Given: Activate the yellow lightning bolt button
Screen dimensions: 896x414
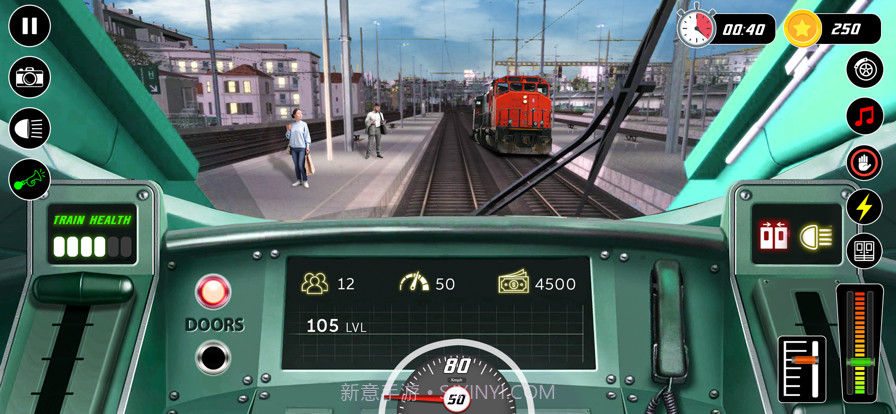Looking at the screenshot, I should pyautogui.click(x=864, y=207).
